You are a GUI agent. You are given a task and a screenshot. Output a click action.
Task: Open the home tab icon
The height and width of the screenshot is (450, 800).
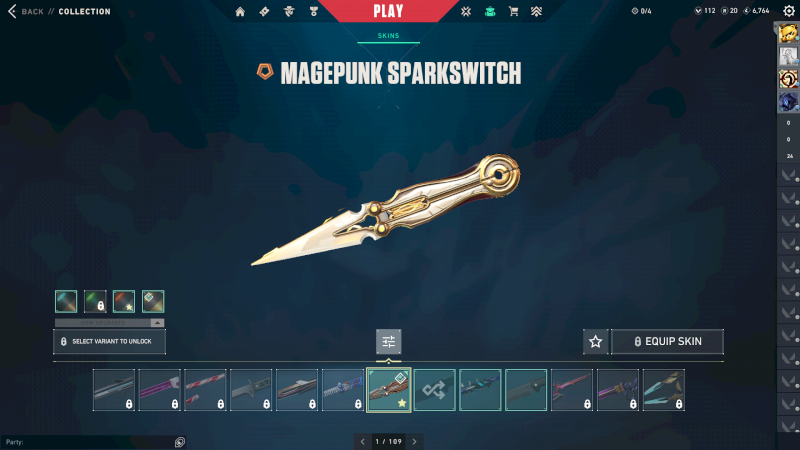point(240,12)
